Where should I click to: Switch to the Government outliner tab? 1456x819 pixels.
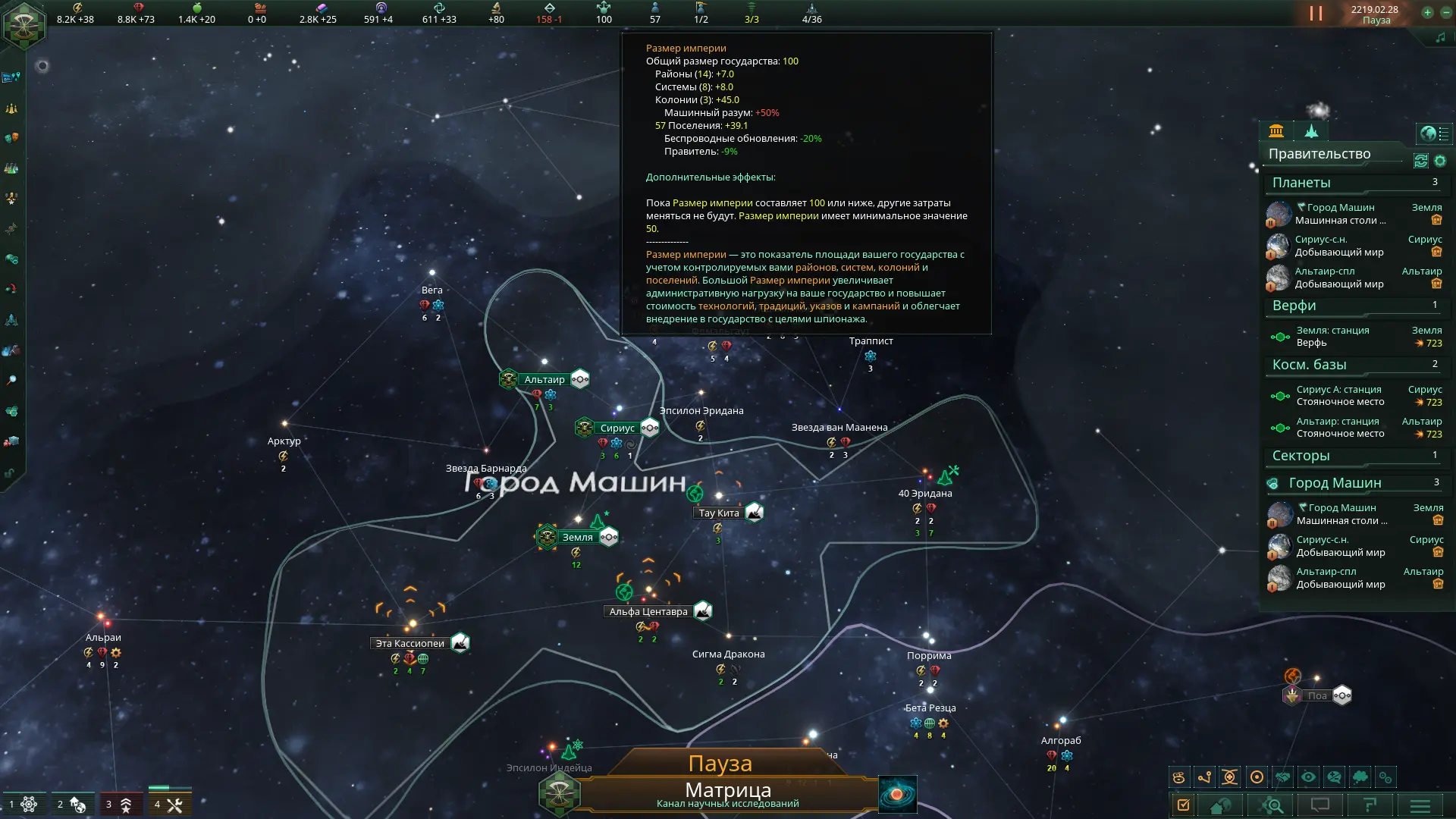pyautogui.click(x=1276, y=131)
